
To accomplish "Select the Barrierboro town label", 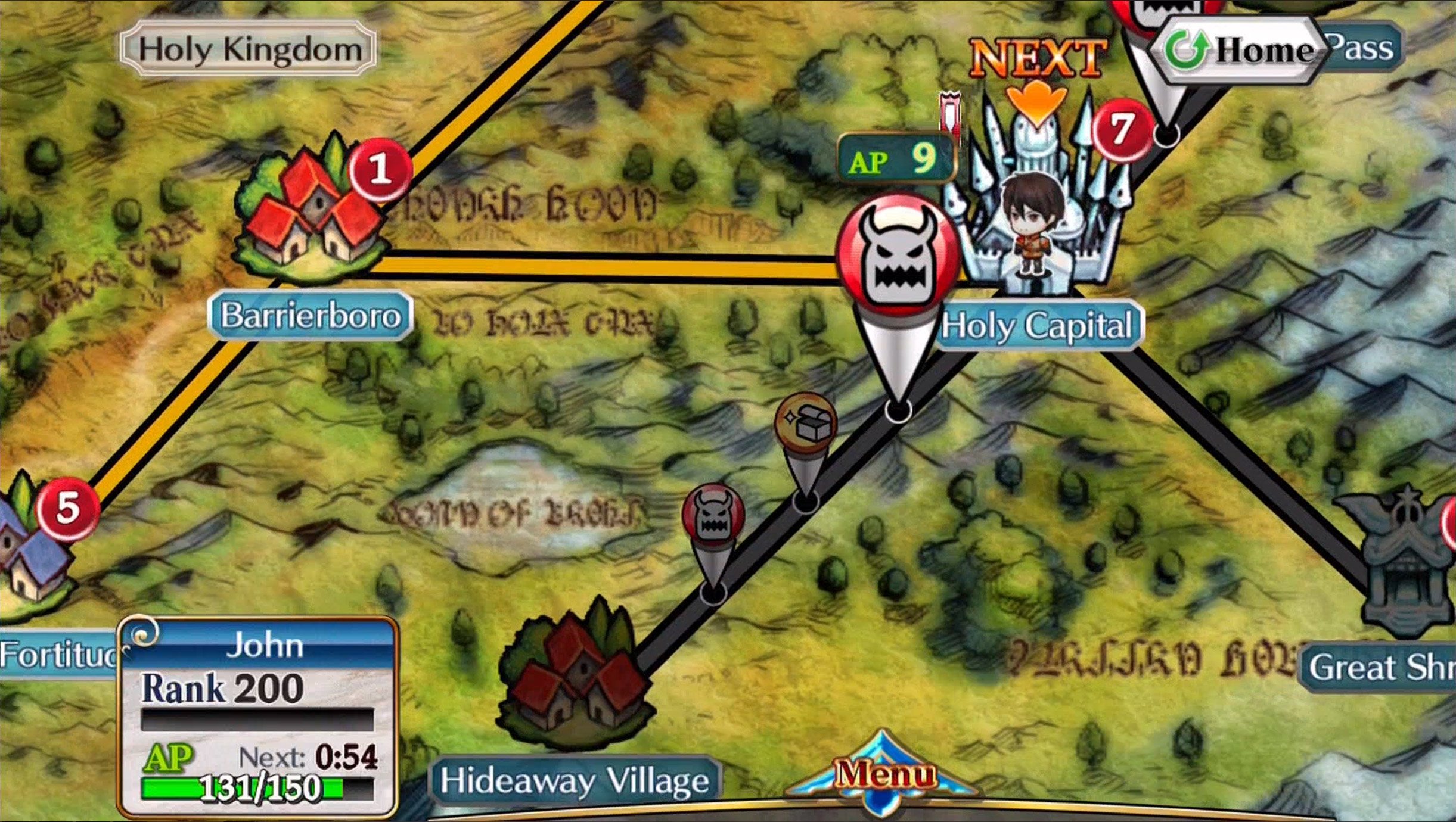I will [x=311, y=315].
